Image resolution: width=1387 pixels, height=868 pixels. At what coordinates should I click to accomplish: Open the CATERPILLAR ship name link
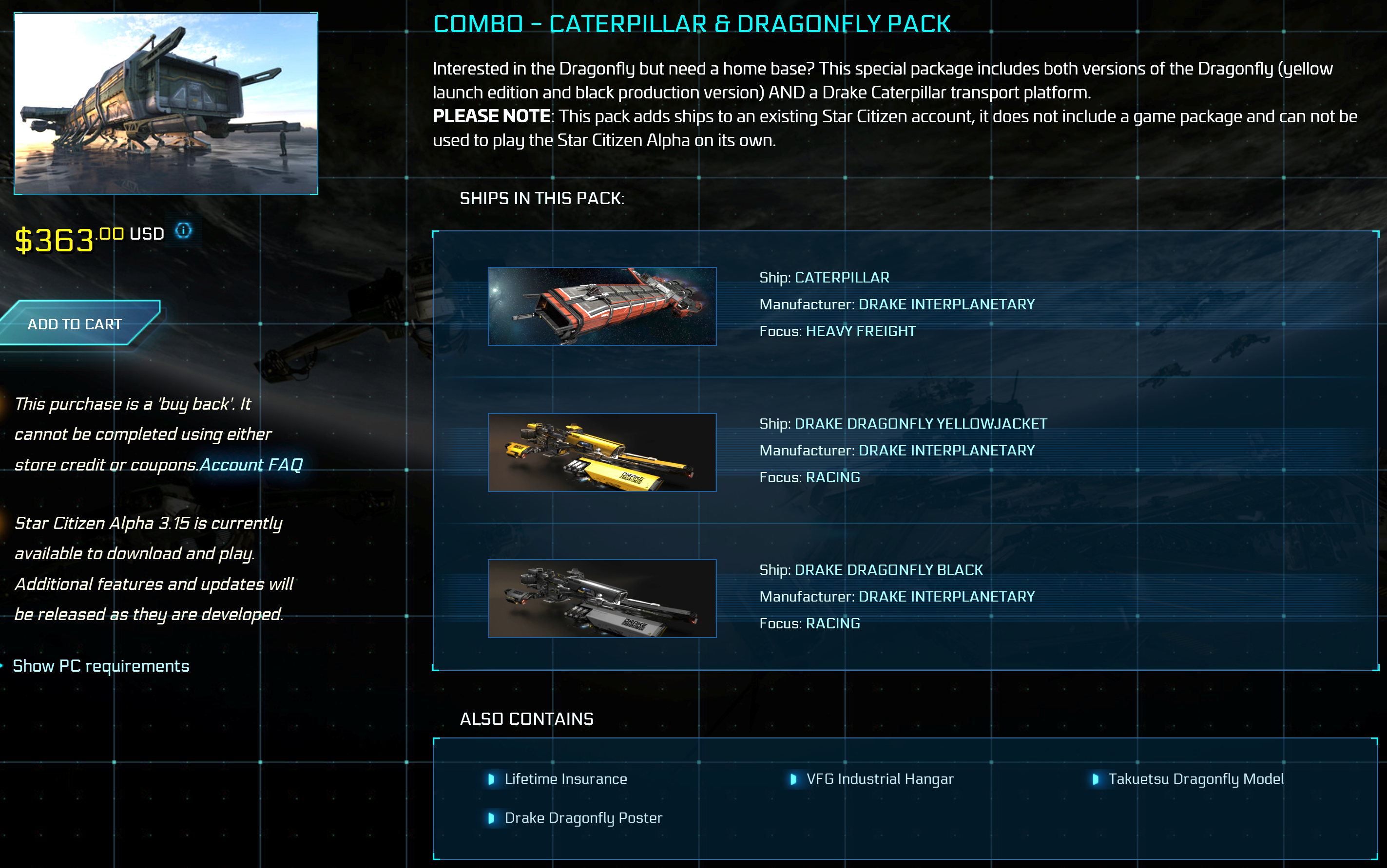click(x=841, y=278)
